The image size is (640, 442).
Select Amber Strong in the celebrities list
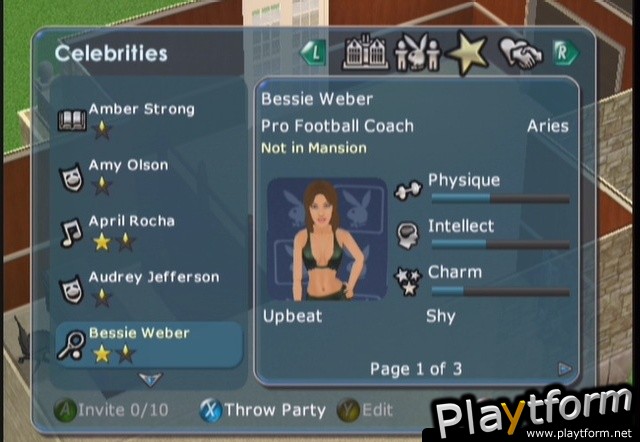pos(140,118)
